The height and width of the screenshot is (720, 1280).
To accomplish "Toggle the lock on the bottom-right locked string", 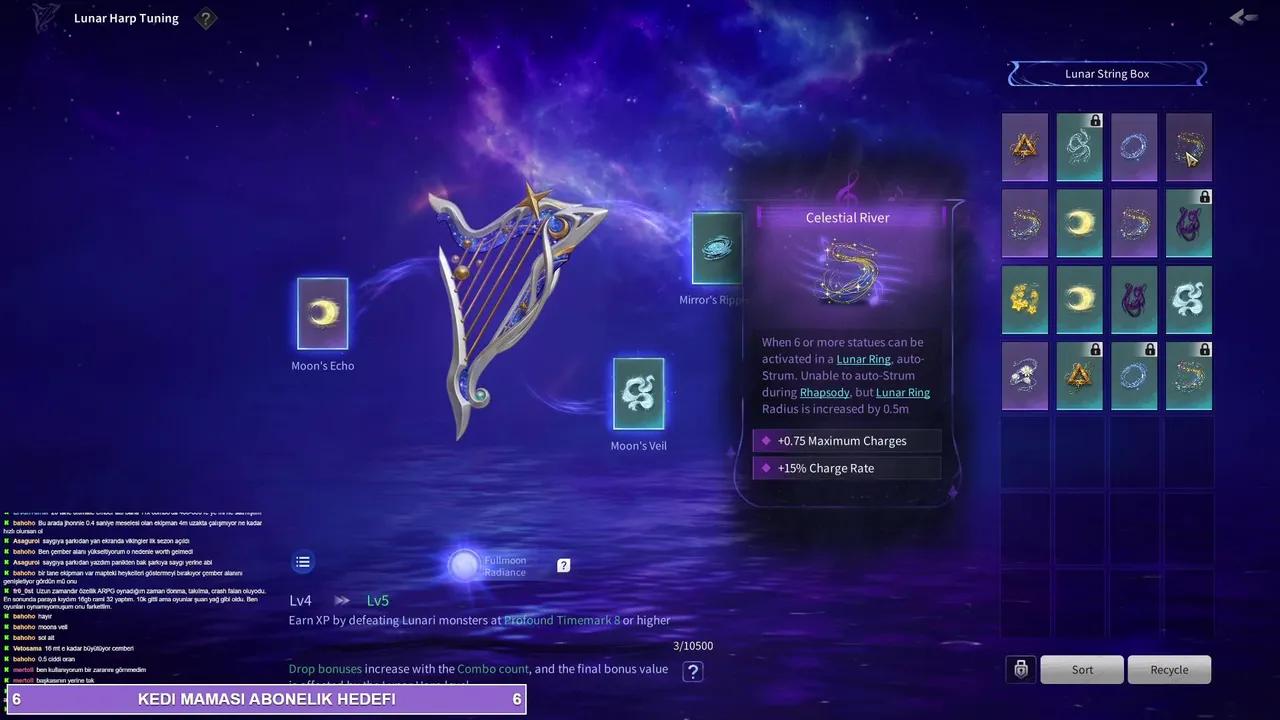I will coord(1205,349).
